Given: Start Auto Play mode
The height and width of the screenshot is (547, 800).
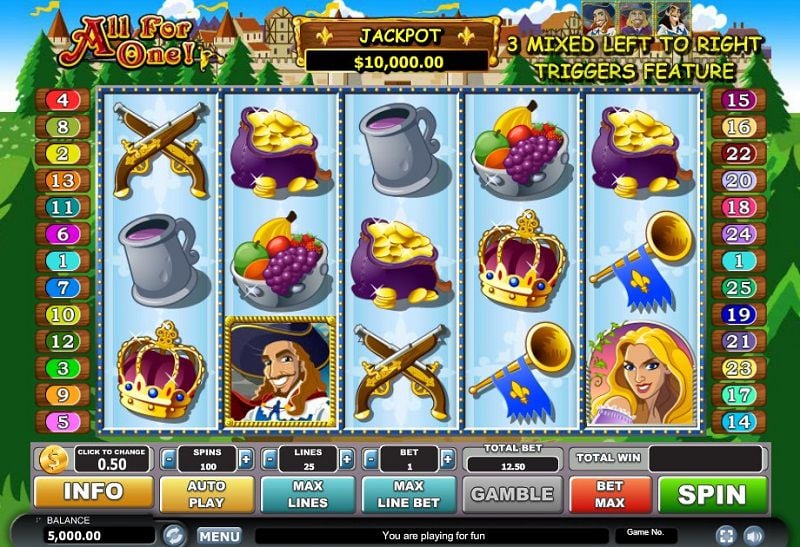Looking at the screenshot, I should click(x=205, y=494).
